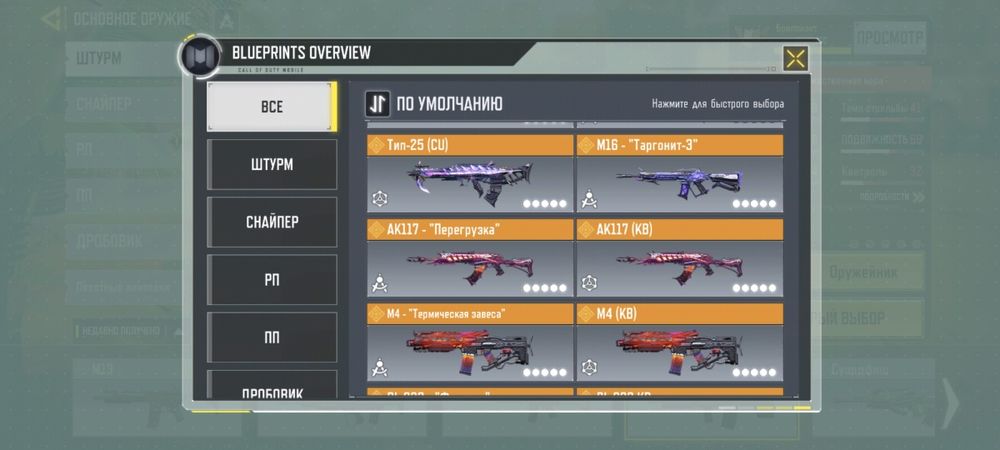Choose the AK117 (KB) blueprint
The height and width of the screenshot is (450, 1000).
(679, 259)
